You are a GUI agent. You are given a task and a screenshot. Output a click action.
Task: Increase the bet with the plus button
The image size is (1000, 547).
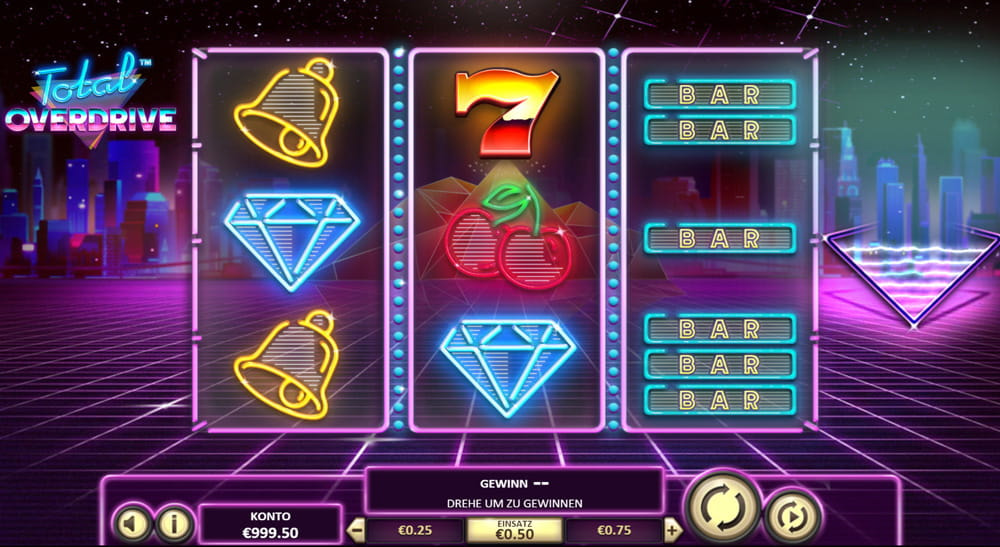point(673,531)
